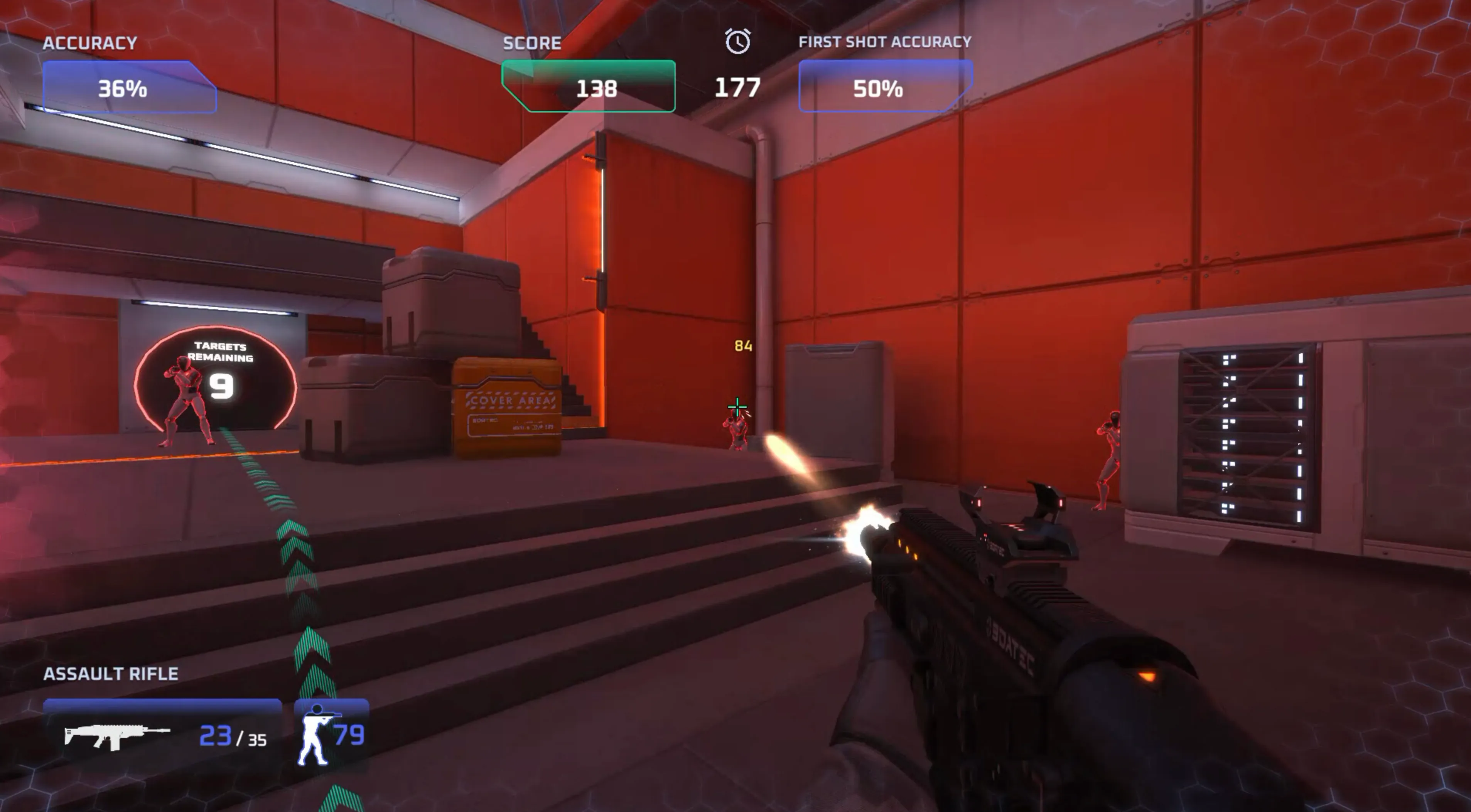Viewport: 1471px width, 812px height.
Task: Select the assault rifle weapon icon
Action: [x=116, y=736]
